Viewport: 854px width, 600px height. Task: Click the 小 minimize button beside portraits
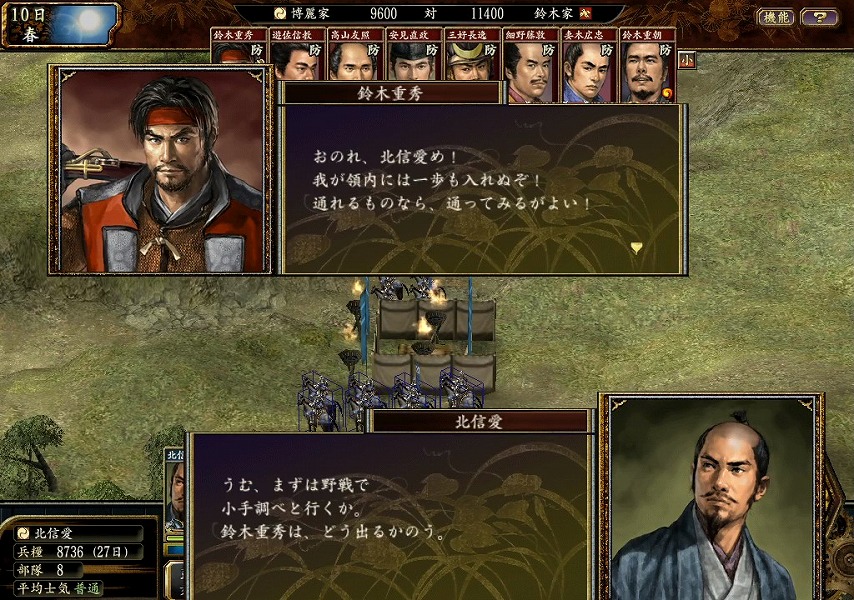pyautogui.click(x=687, y=59)
